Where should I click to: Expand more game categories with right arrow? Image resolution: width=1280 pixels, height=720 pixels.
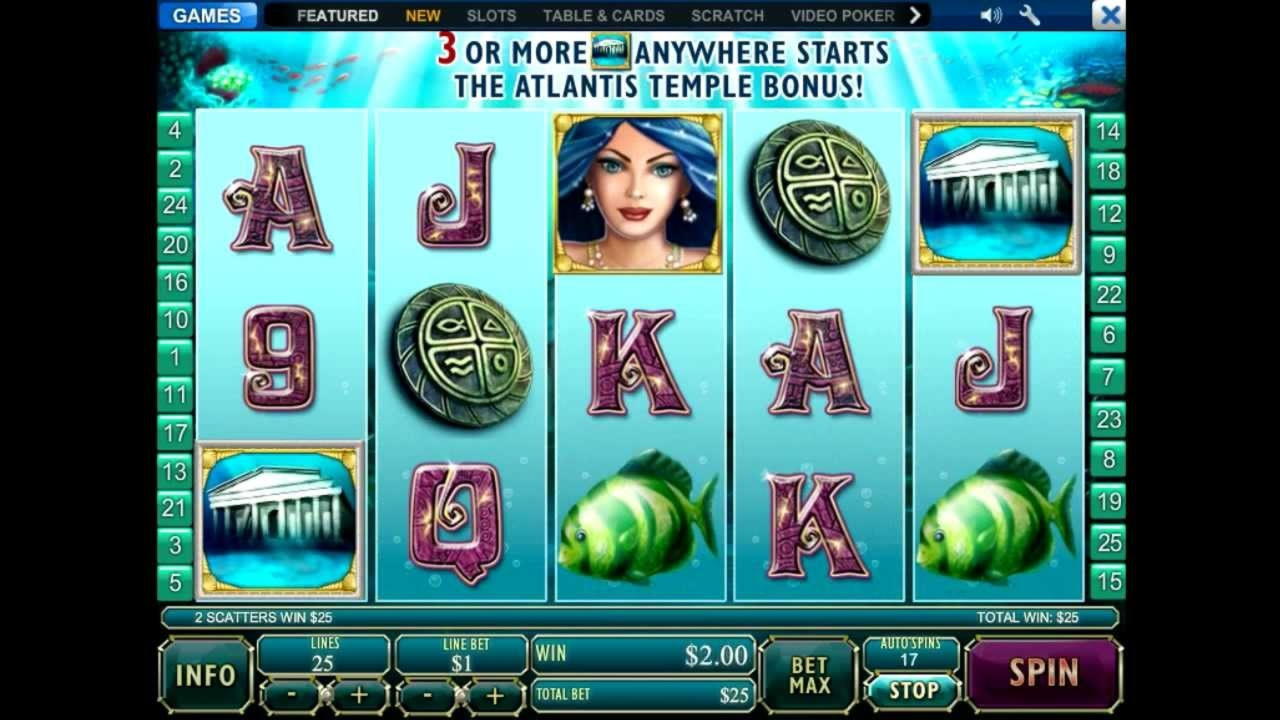pos(918,16)
